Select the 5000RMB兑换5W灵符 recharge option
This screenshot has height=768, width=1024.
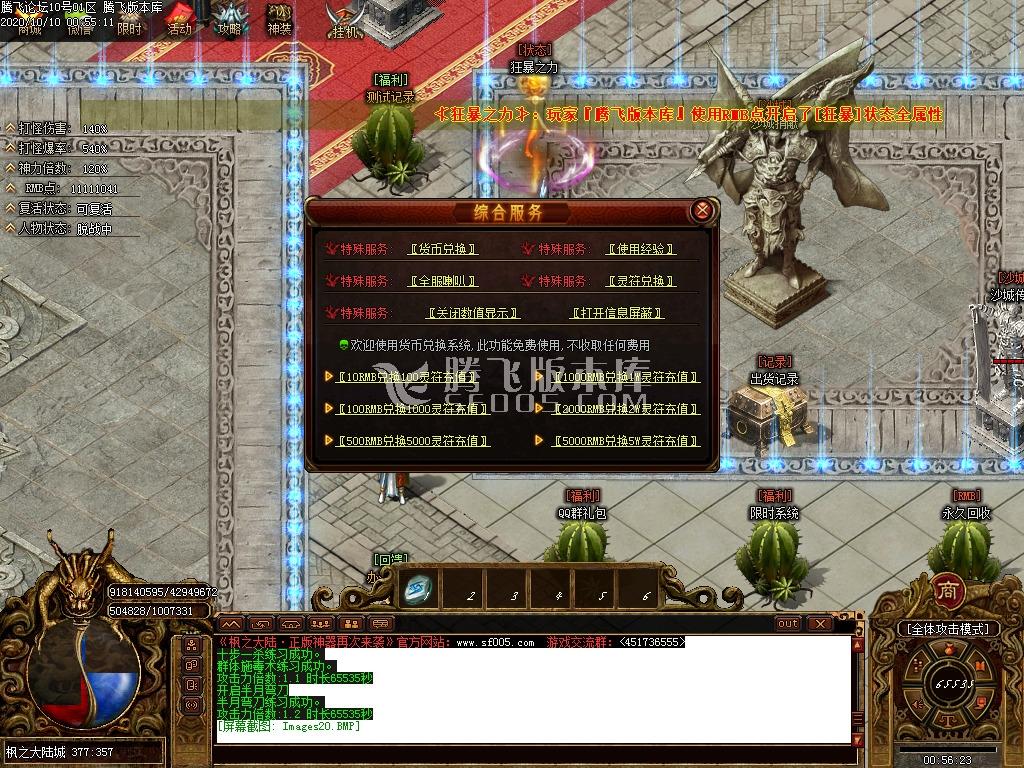(x=625, y=441)
